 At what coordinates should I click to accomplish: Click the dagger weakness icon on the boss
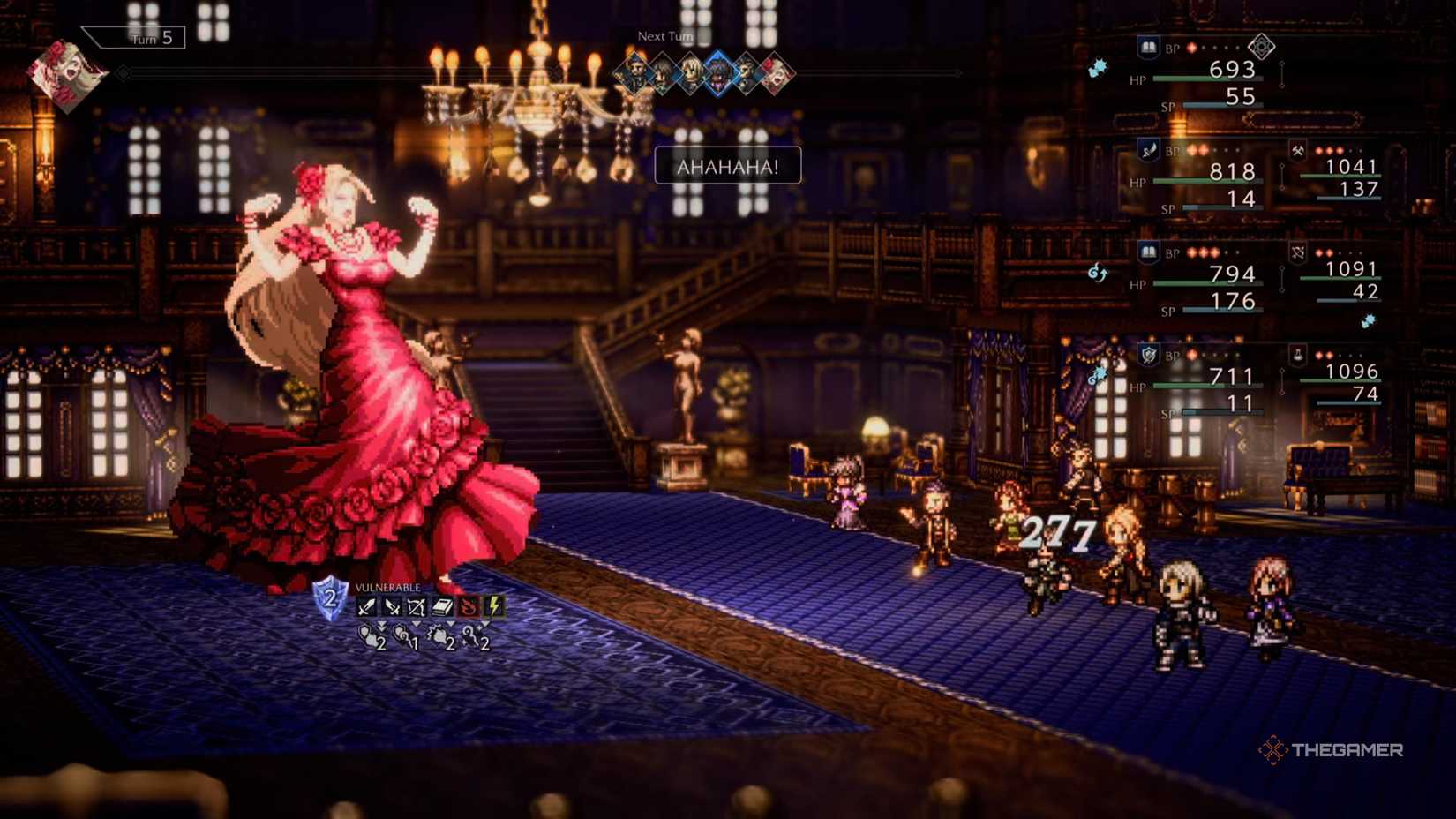(x=391, y=606)
